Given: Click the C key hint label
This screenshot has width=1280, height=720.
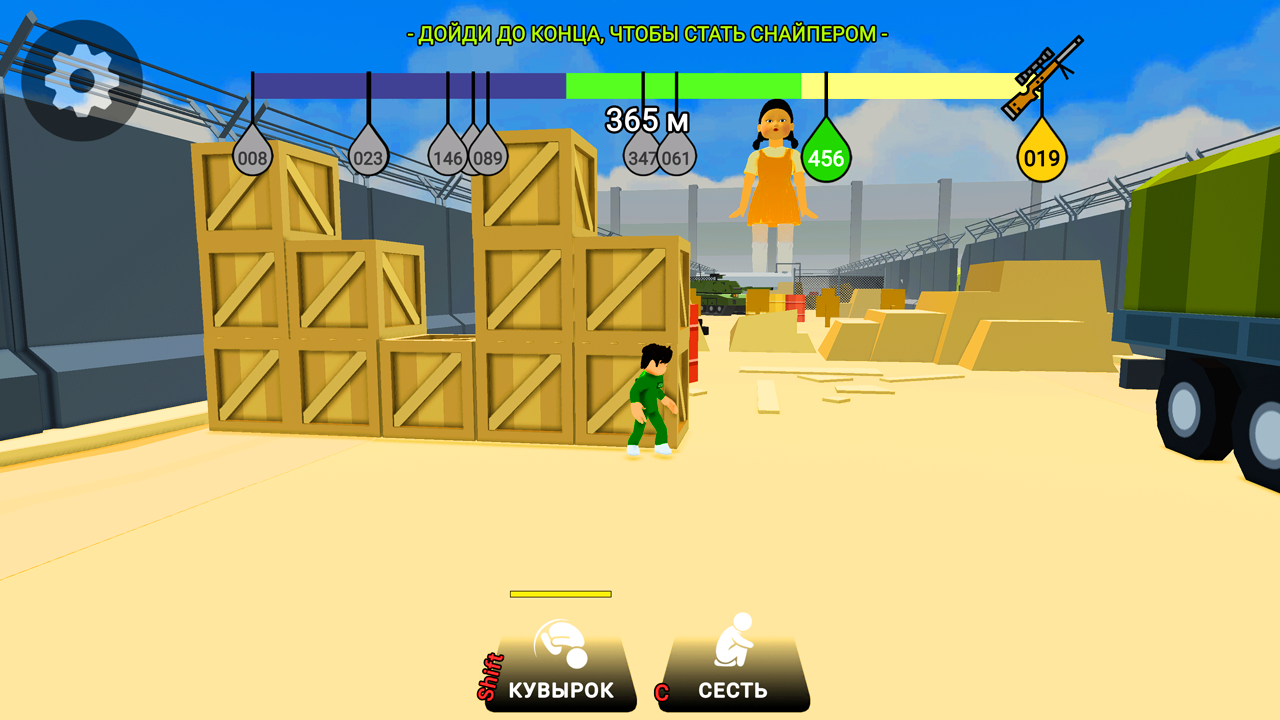Looking at the screenshot, I should point(662,690).
